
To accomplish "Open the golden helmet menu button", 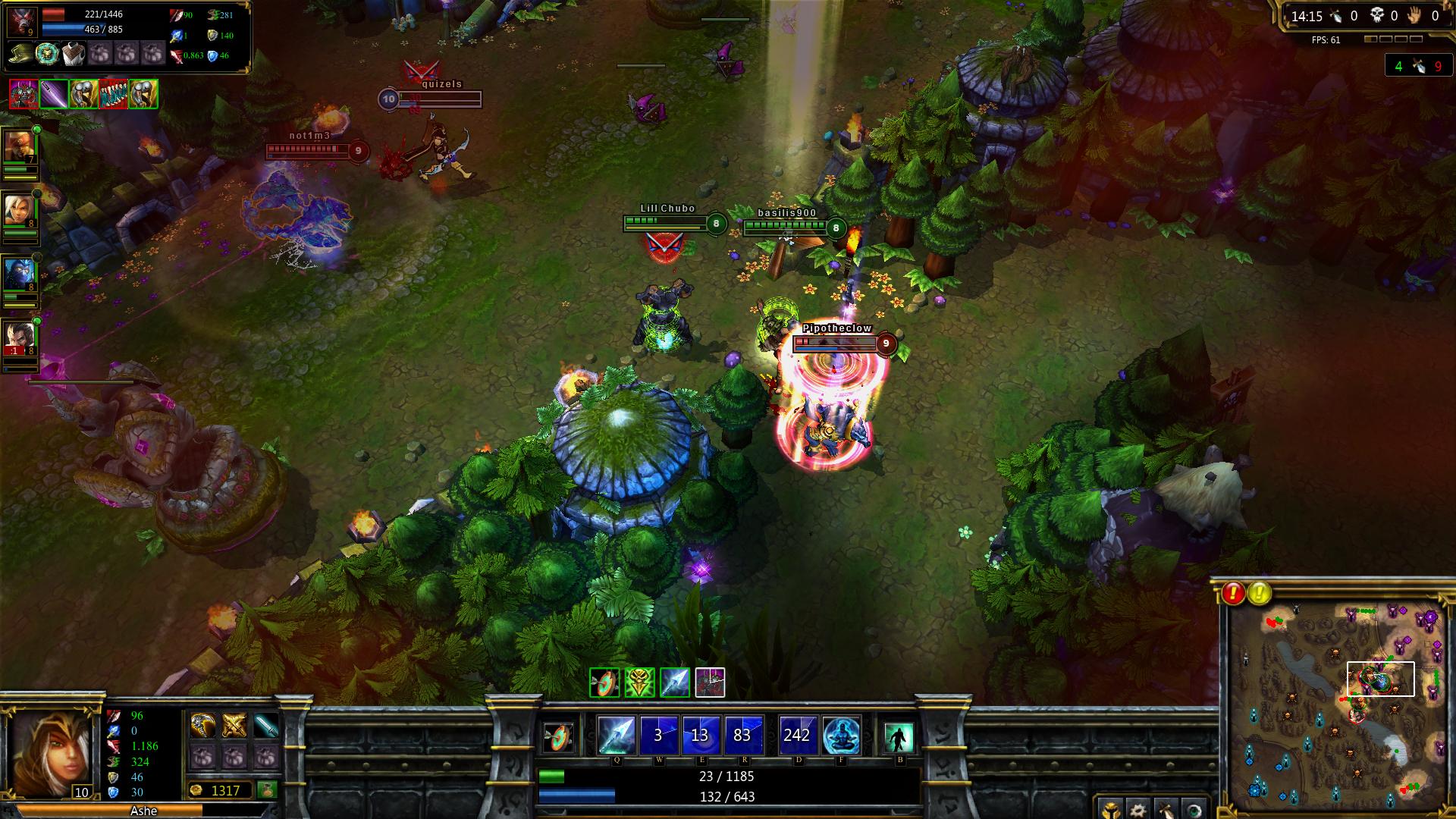I will coord(1109,808).
